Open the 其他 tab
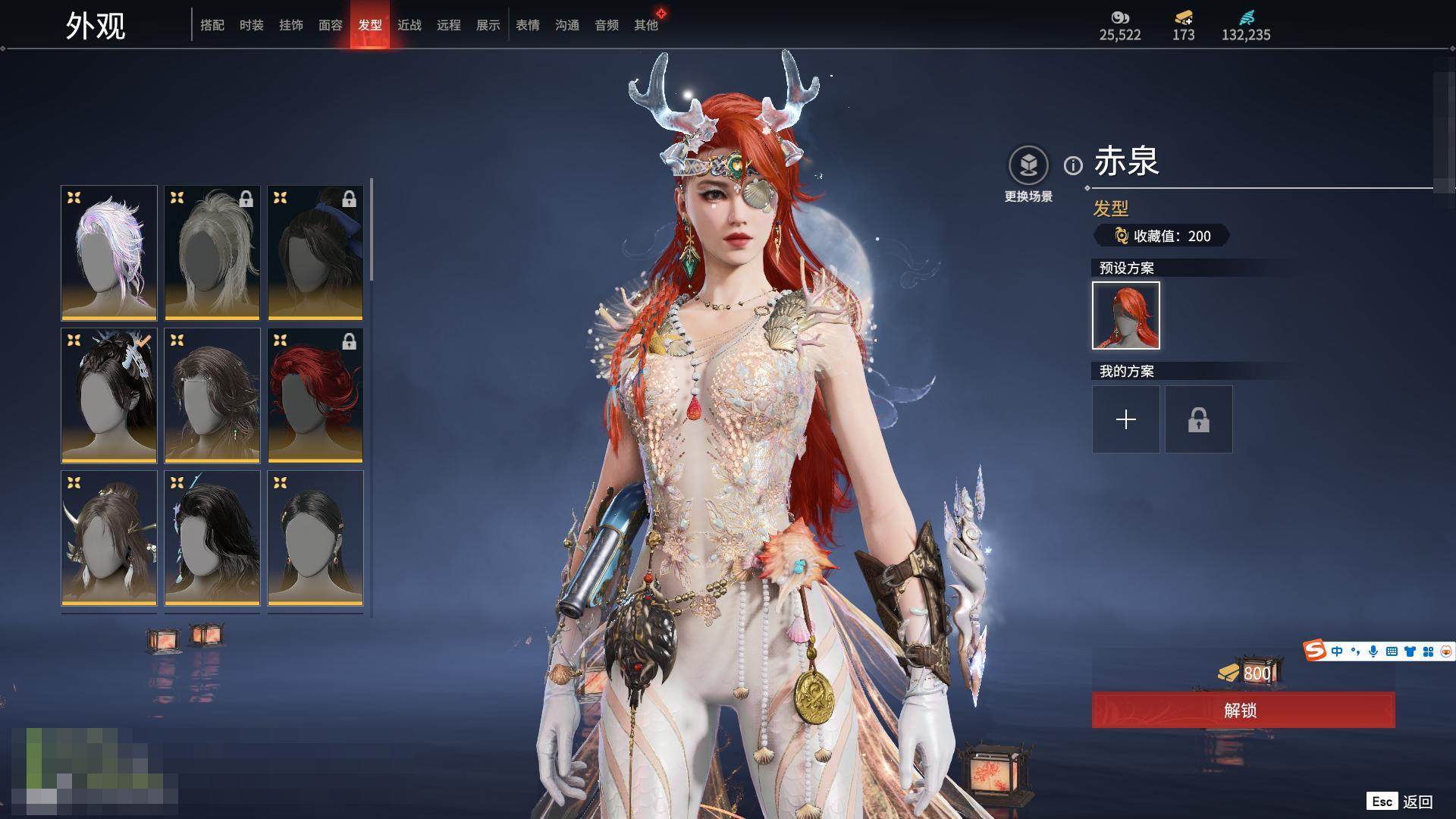 click(646, 25)
